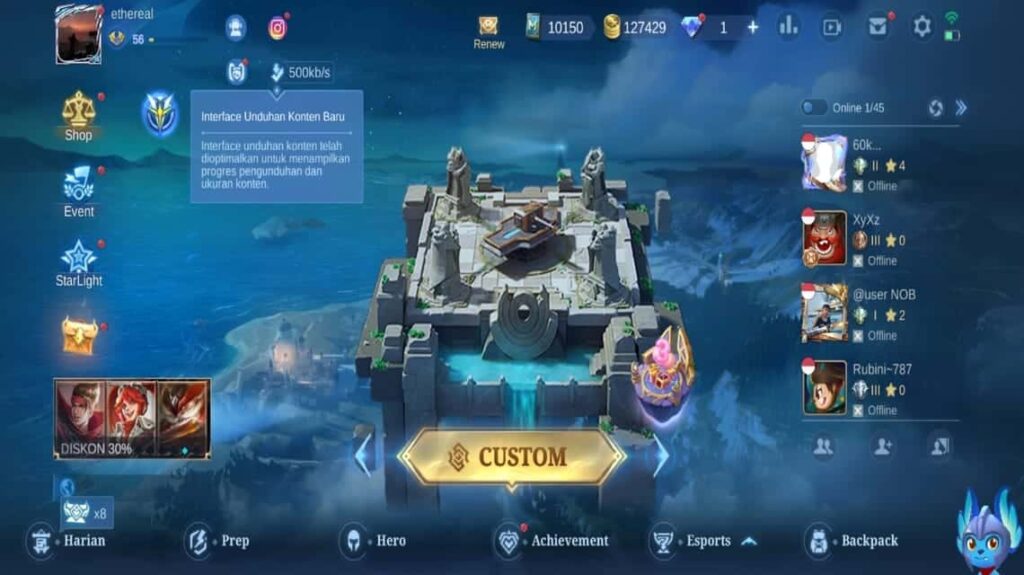
Task: Open the Prep menu
Action: 220,541
